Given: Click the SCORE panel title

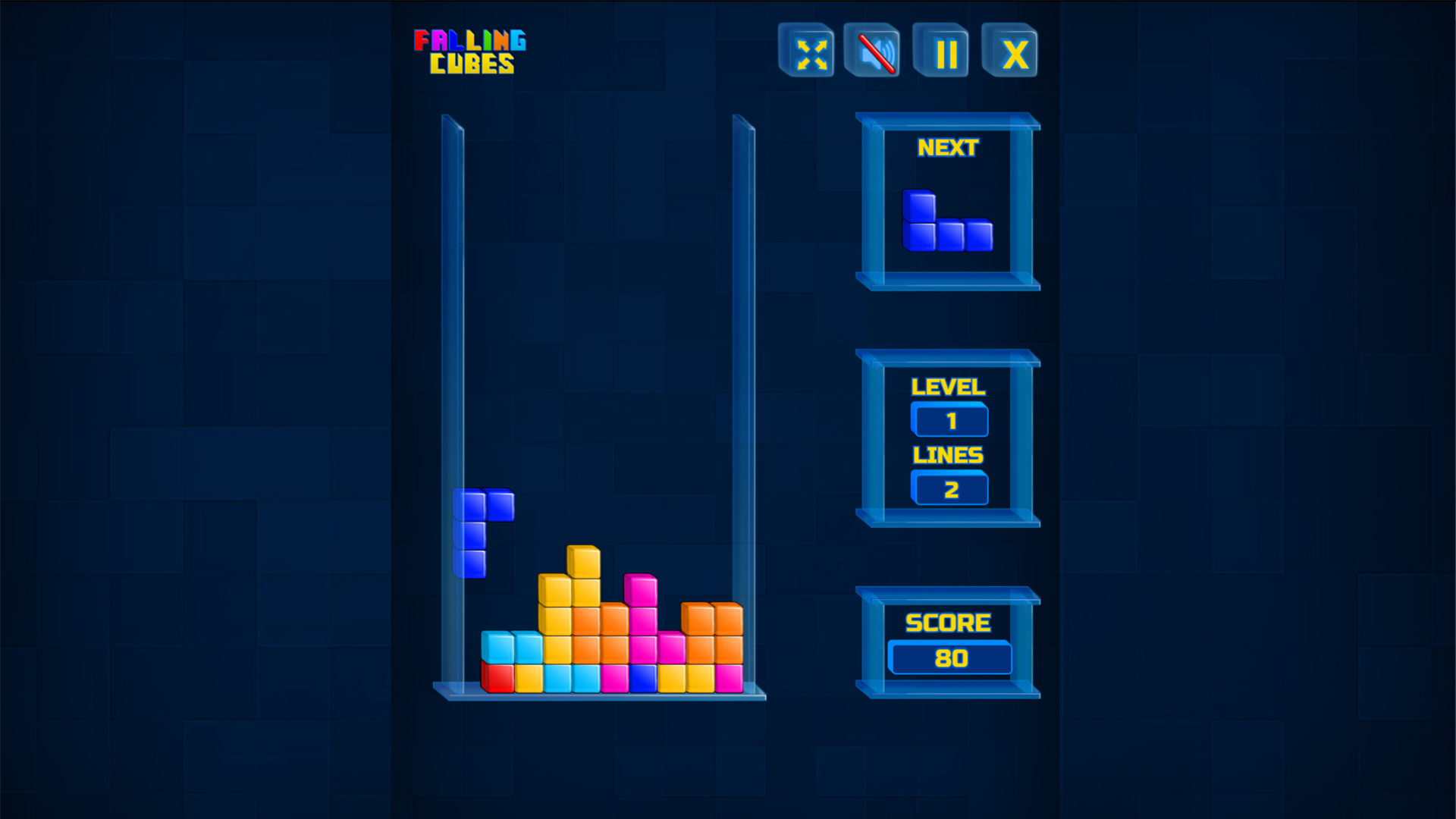Looking at the screenshot, I should point(946,623).
